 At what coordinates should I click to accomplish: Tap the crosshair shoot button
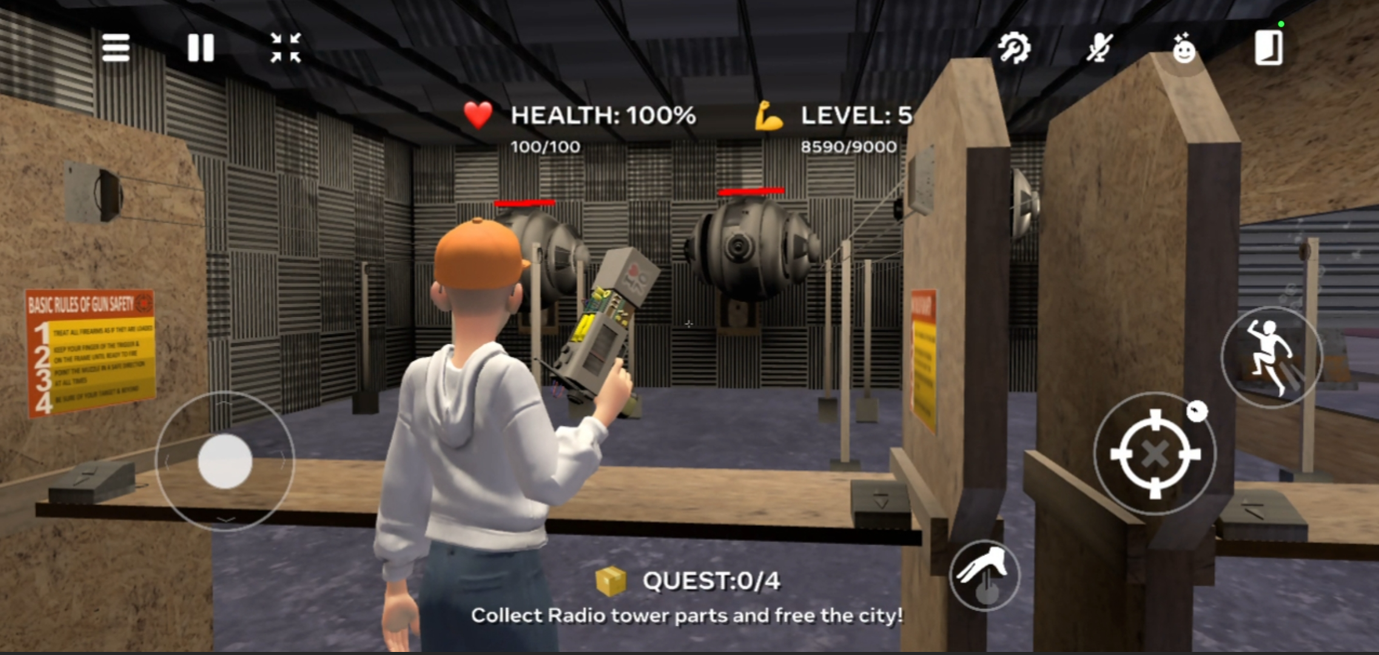click(1155, 454)
